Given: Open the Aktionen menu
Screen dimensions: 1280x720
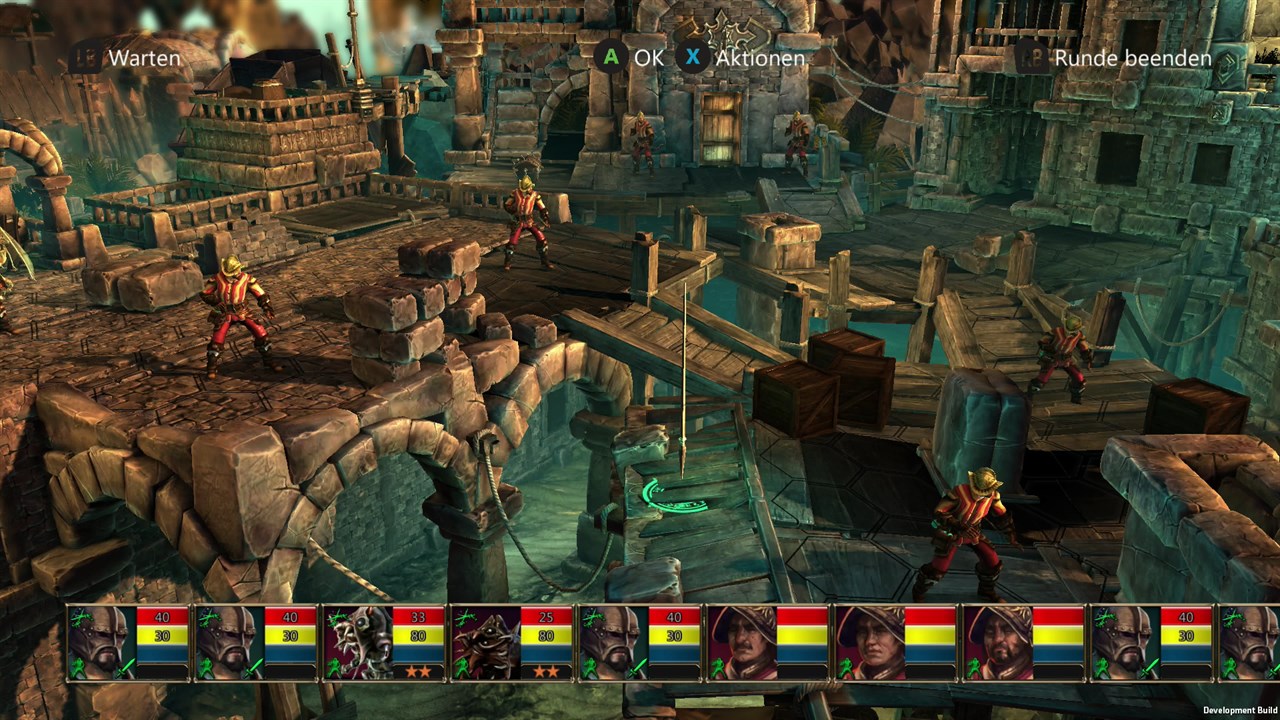Looking at the screenshot, I should (760, 58).
